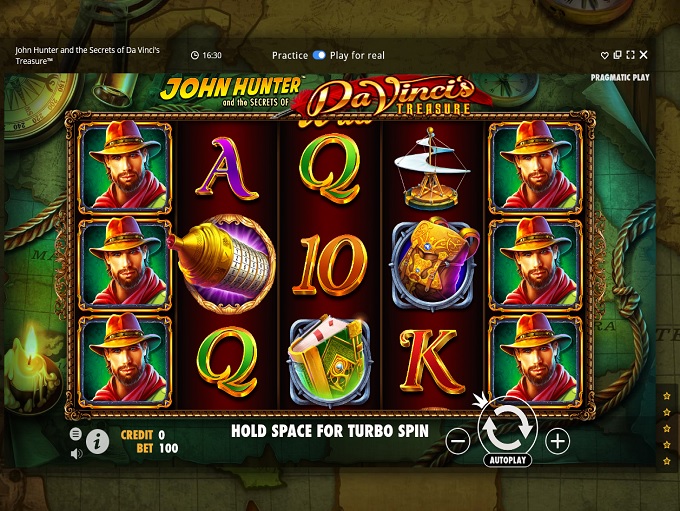This screenshot has width=680, height=511.
Task: Add game to favorites with heart icon
Action: [605, 55]
